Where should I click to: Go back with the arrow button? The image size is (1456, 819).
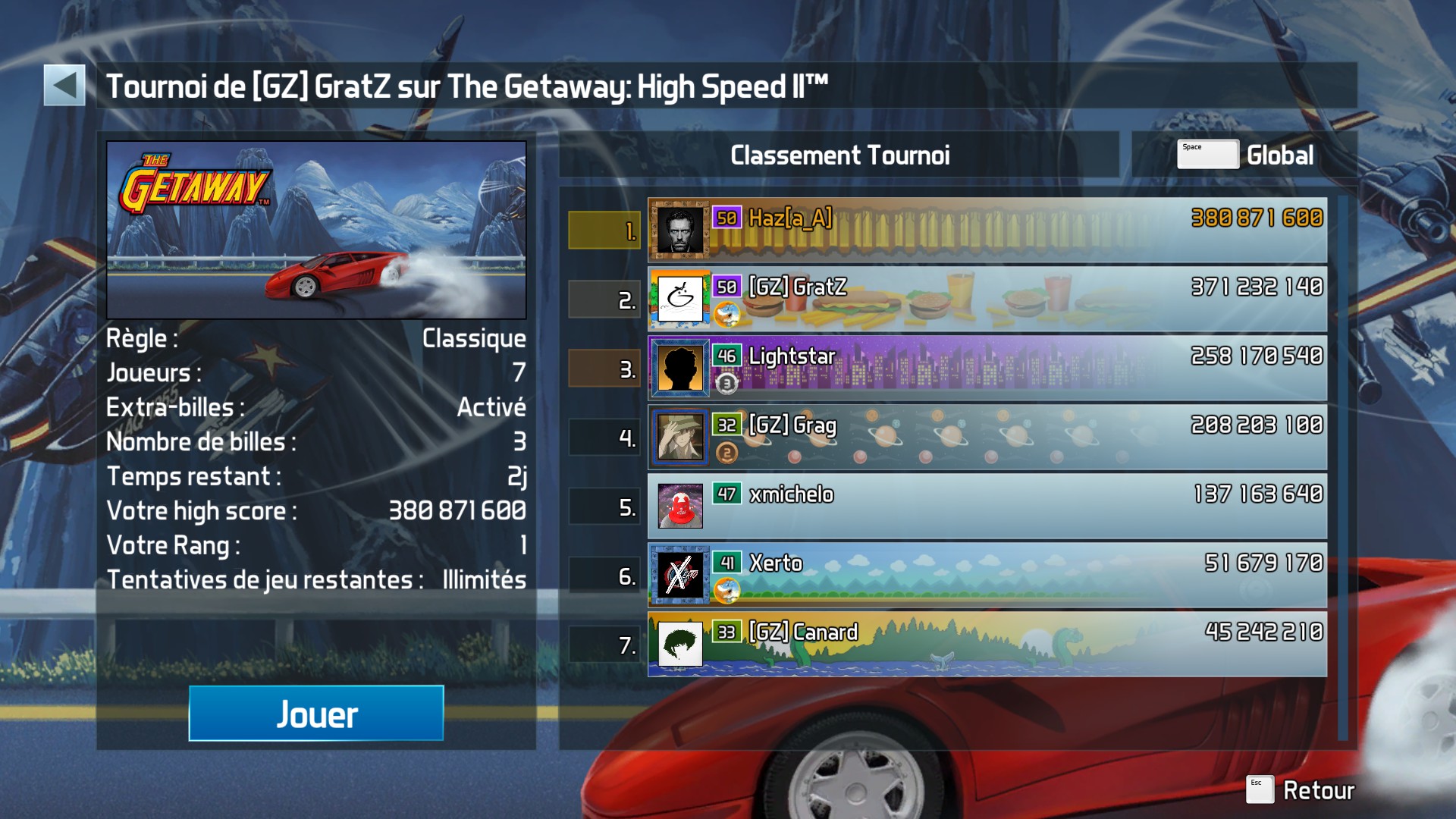coord(64,85)
